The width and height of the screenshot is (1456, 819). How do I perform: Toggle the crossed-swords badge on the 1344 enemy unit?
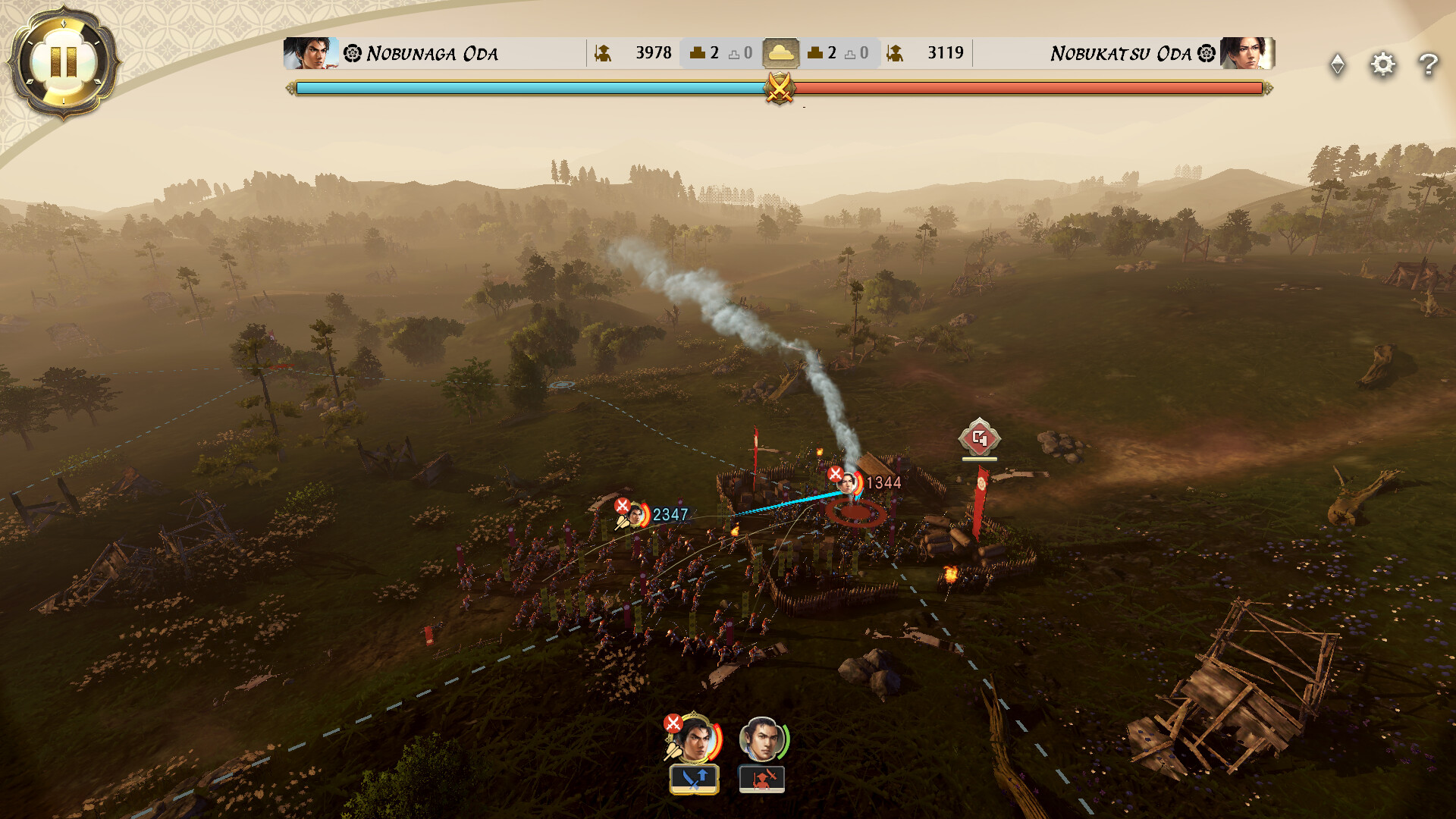tap(835, 474)
